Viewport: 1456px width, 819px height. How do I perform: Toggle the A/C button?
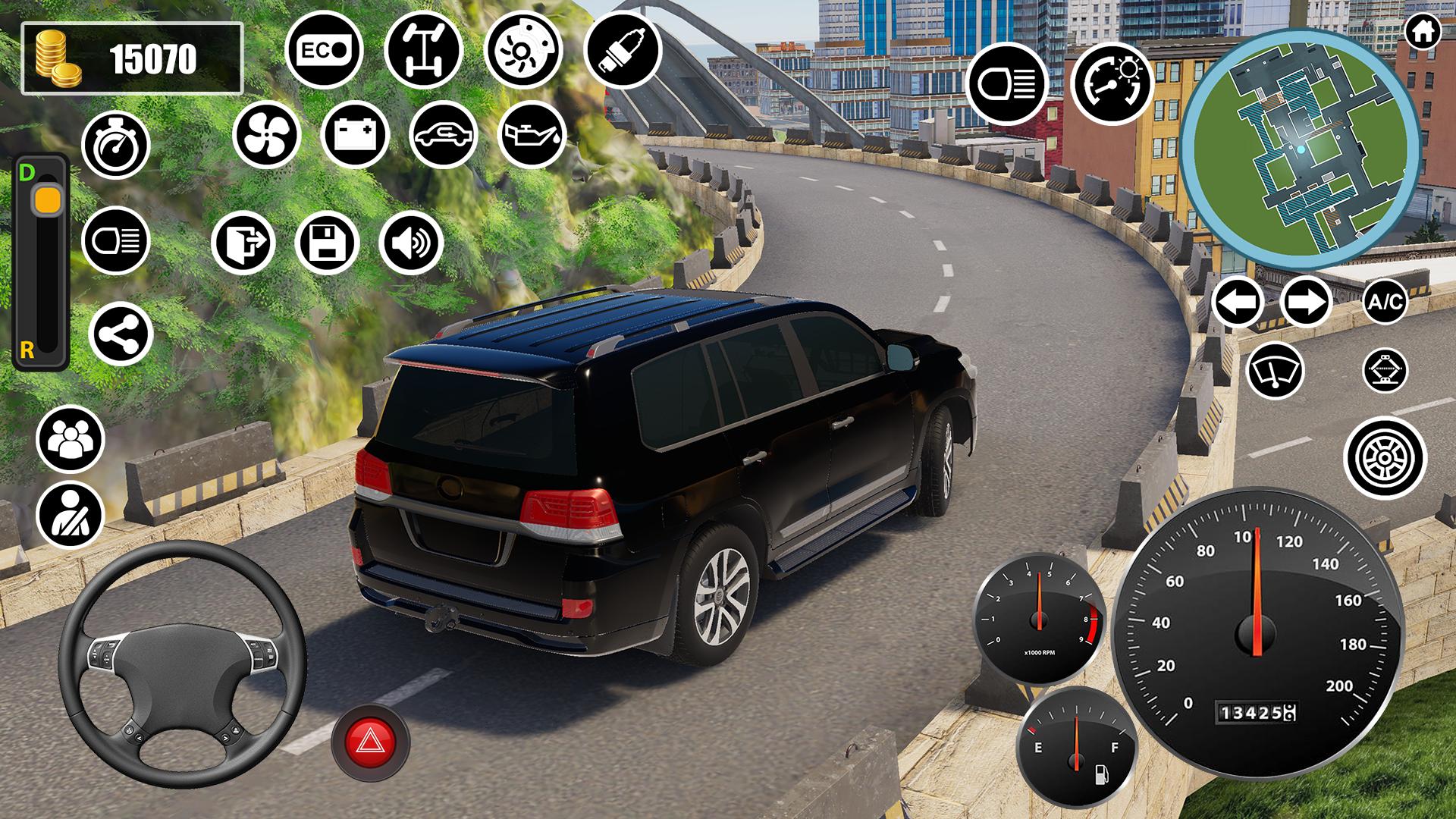coord(1384,302)
